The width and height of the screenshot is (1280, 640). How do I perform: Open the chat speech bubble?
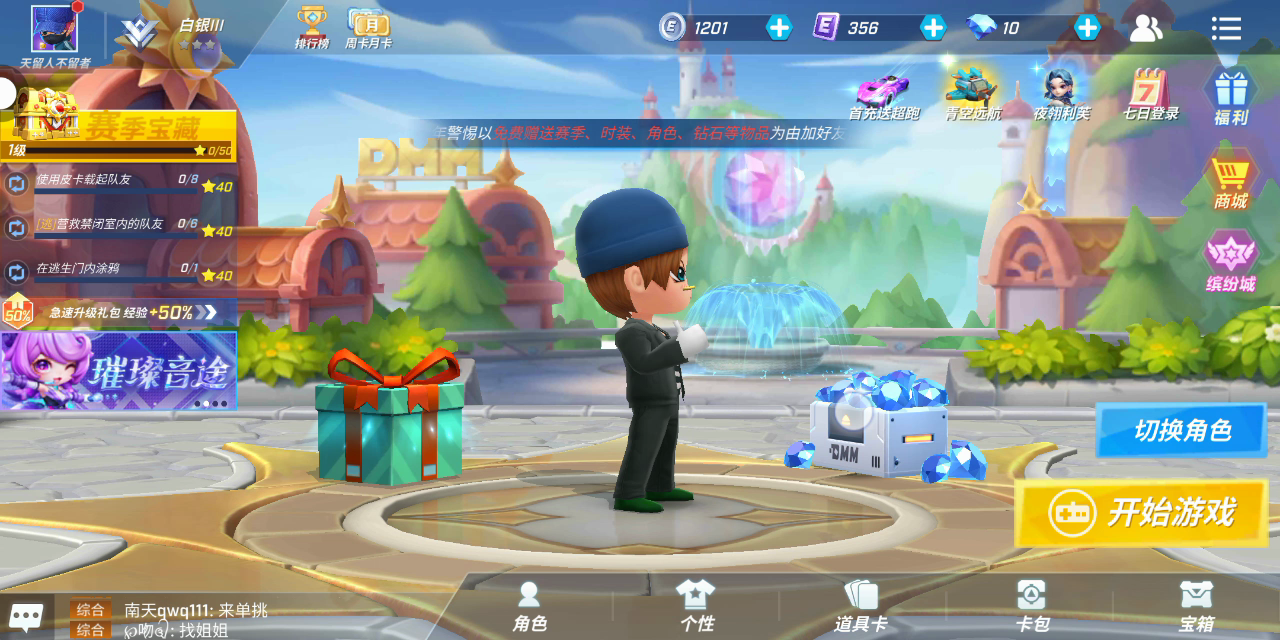(x=26, y=615)
